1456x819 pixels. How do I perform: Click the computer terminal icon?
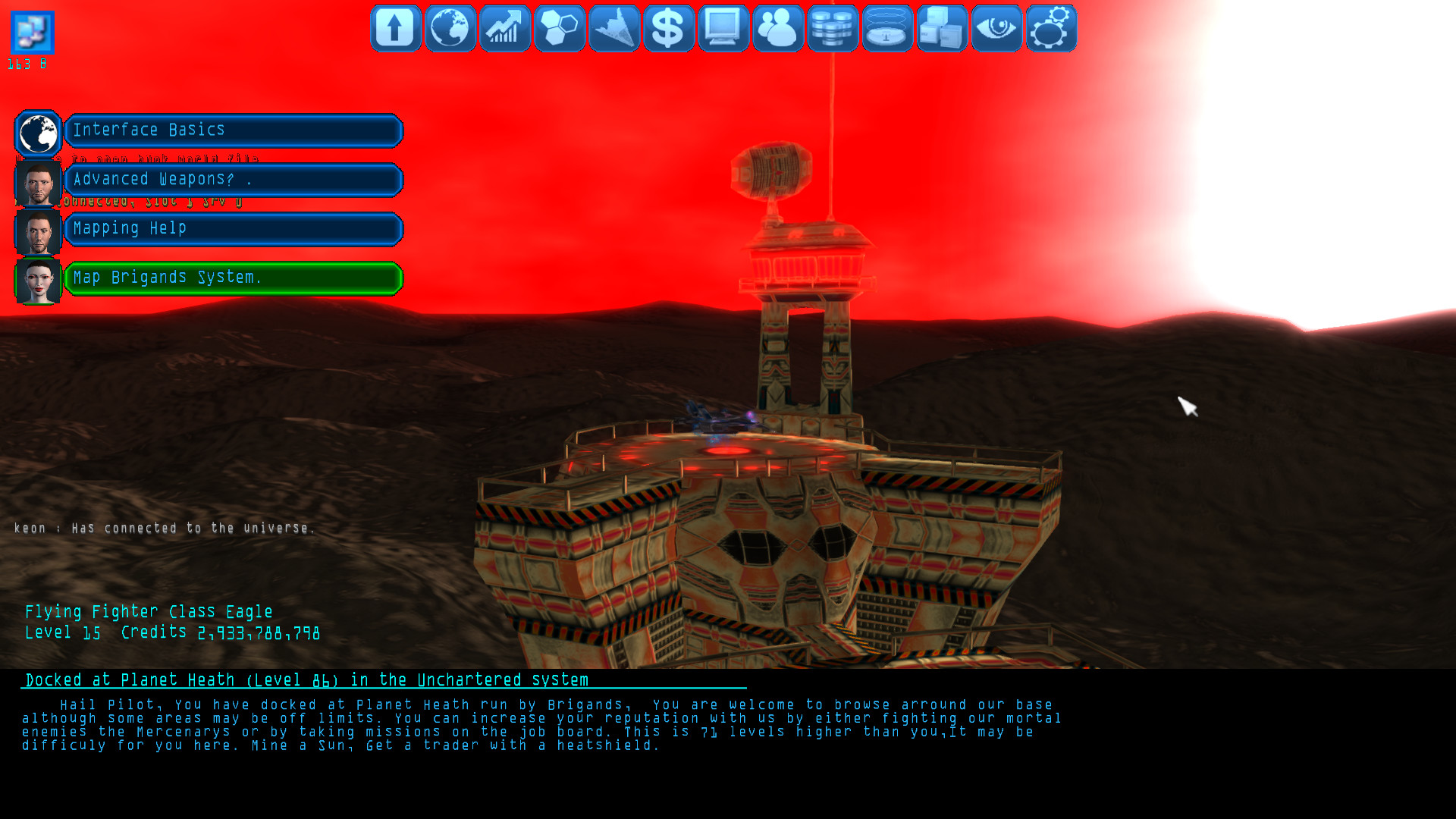(723, 28)
